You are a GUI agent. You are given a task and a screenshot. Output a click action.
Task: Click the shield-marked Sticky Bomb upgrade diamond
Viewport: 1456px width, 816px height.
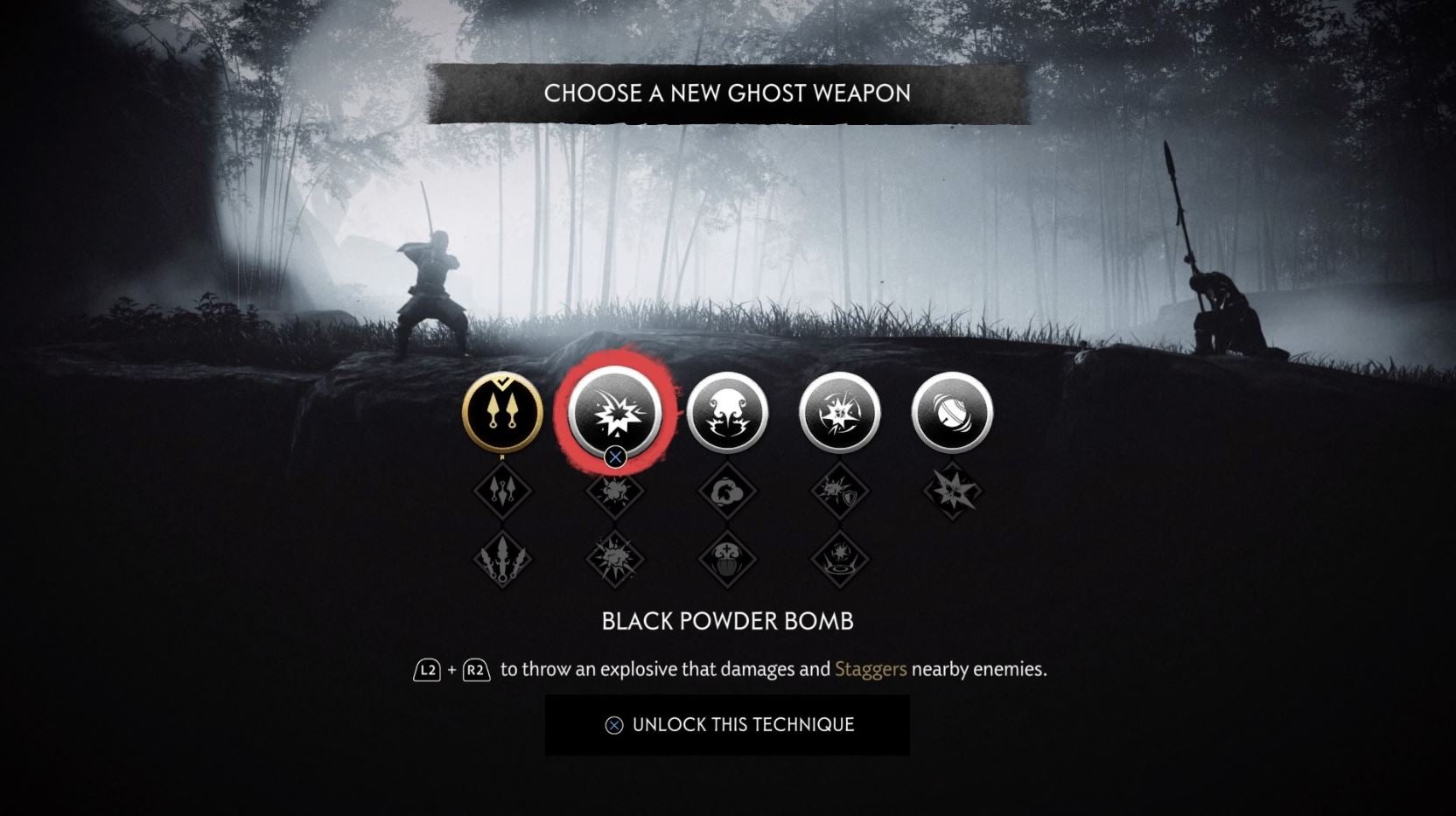click(x=838, y=492)
